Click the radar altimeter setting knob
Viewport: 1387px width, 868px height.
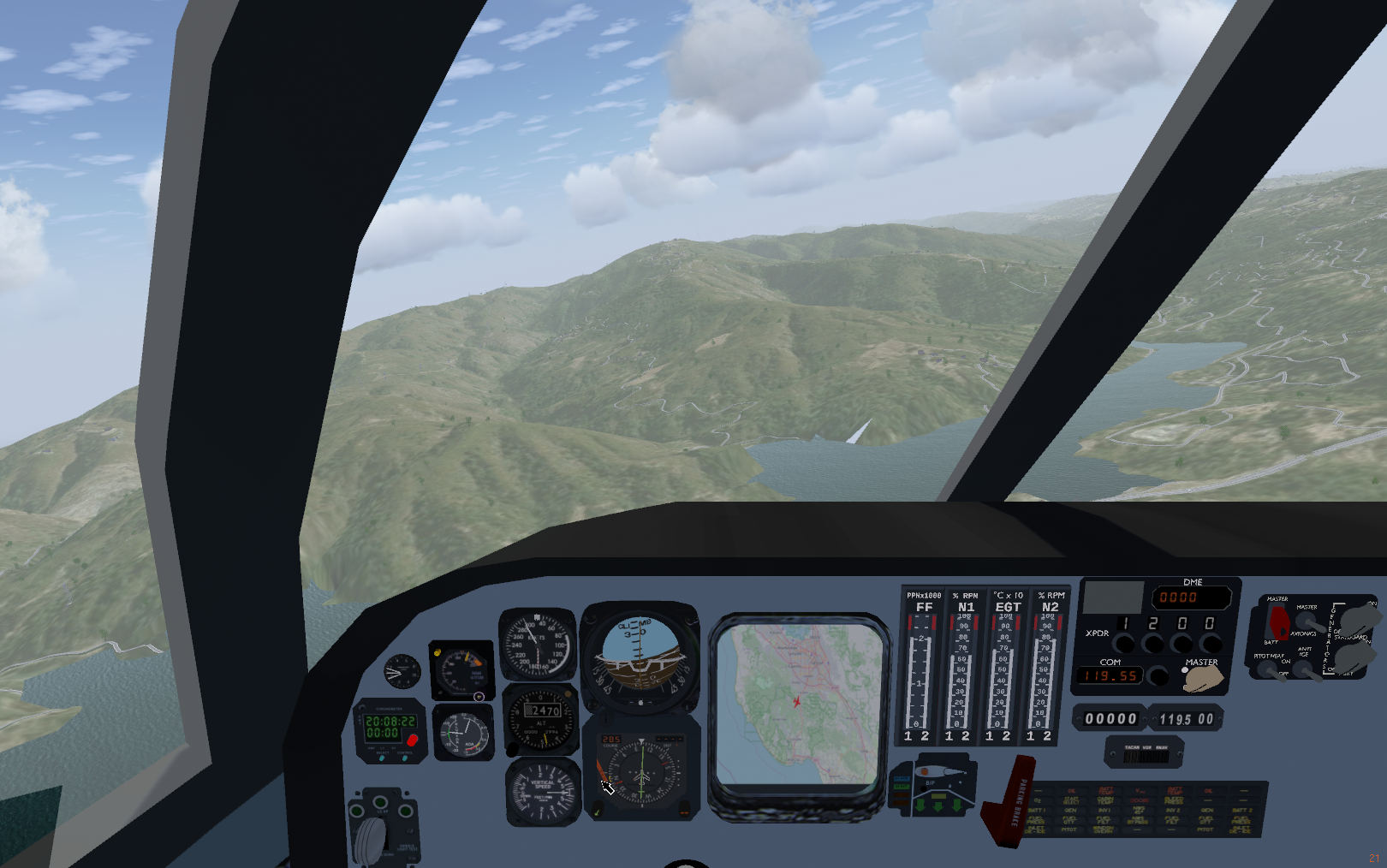pyautogui.click(x=479, y=696)
